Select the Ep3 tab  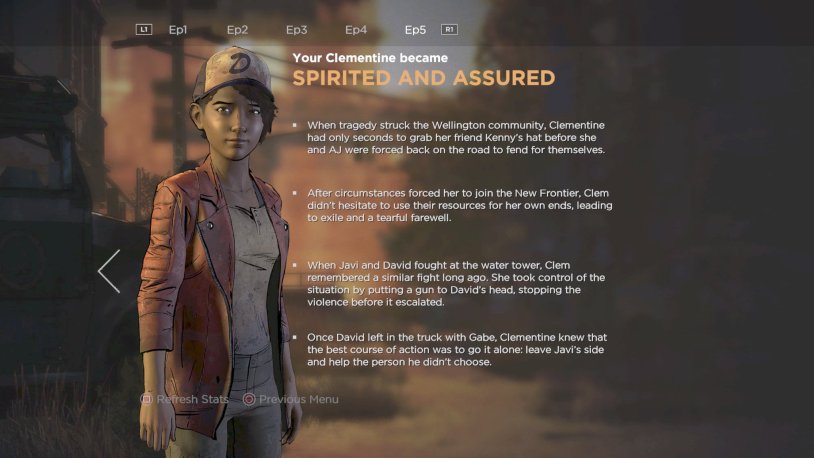pyautogui.click(x=297, y=30)
